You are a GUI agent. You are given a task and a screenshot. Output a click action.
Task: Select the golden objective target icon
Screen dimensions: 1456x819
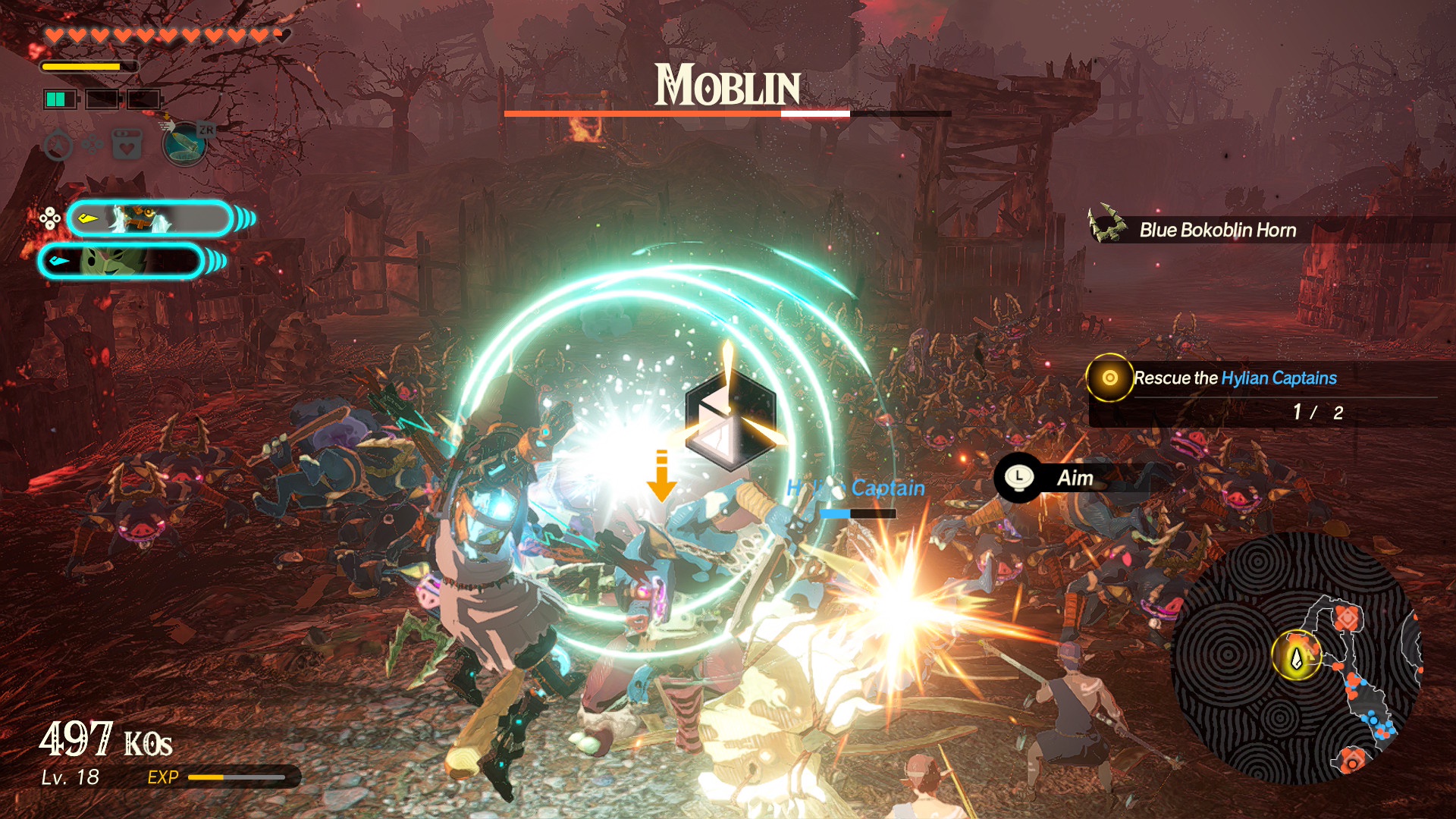click(1109, 378)
